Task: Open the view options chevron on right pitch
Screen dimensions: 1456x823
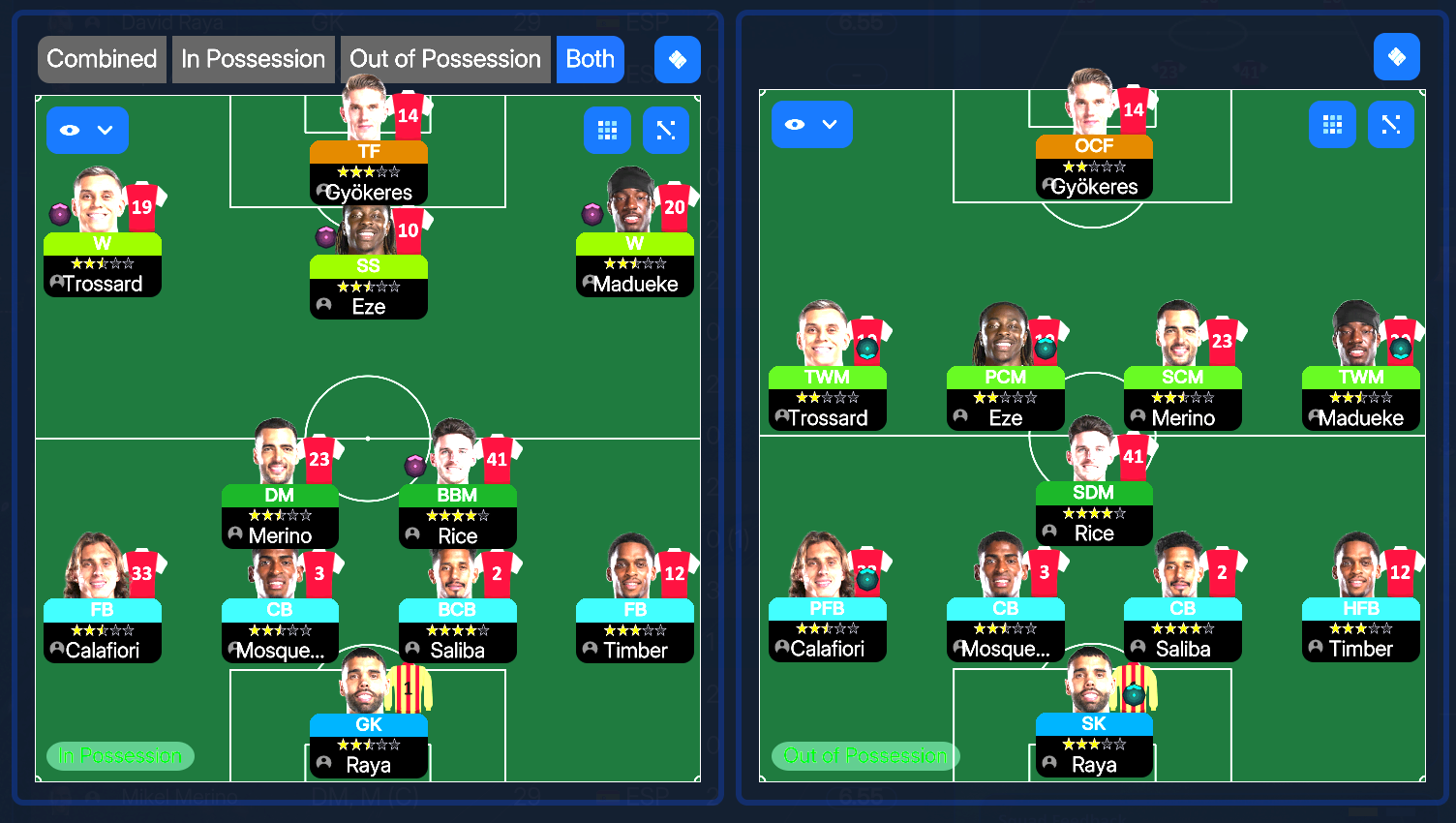Action: [829, 124]
